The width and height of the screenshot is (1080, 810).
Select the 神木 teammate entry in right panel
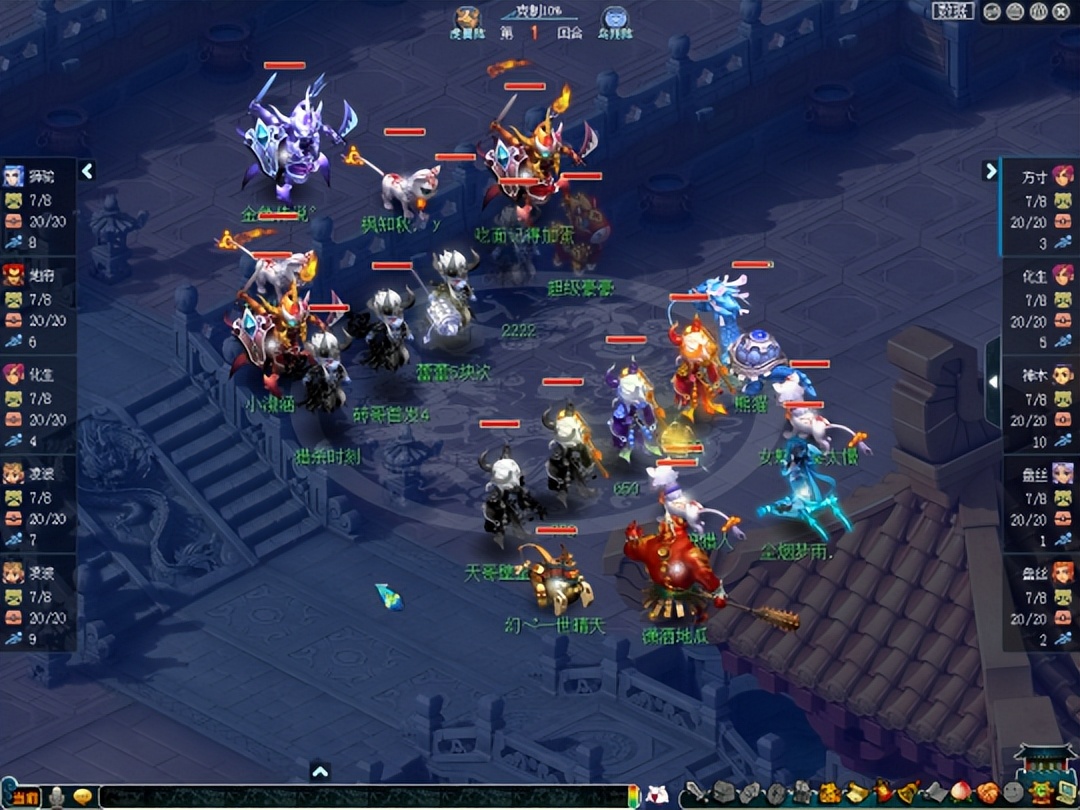(x=1041, y=405)
